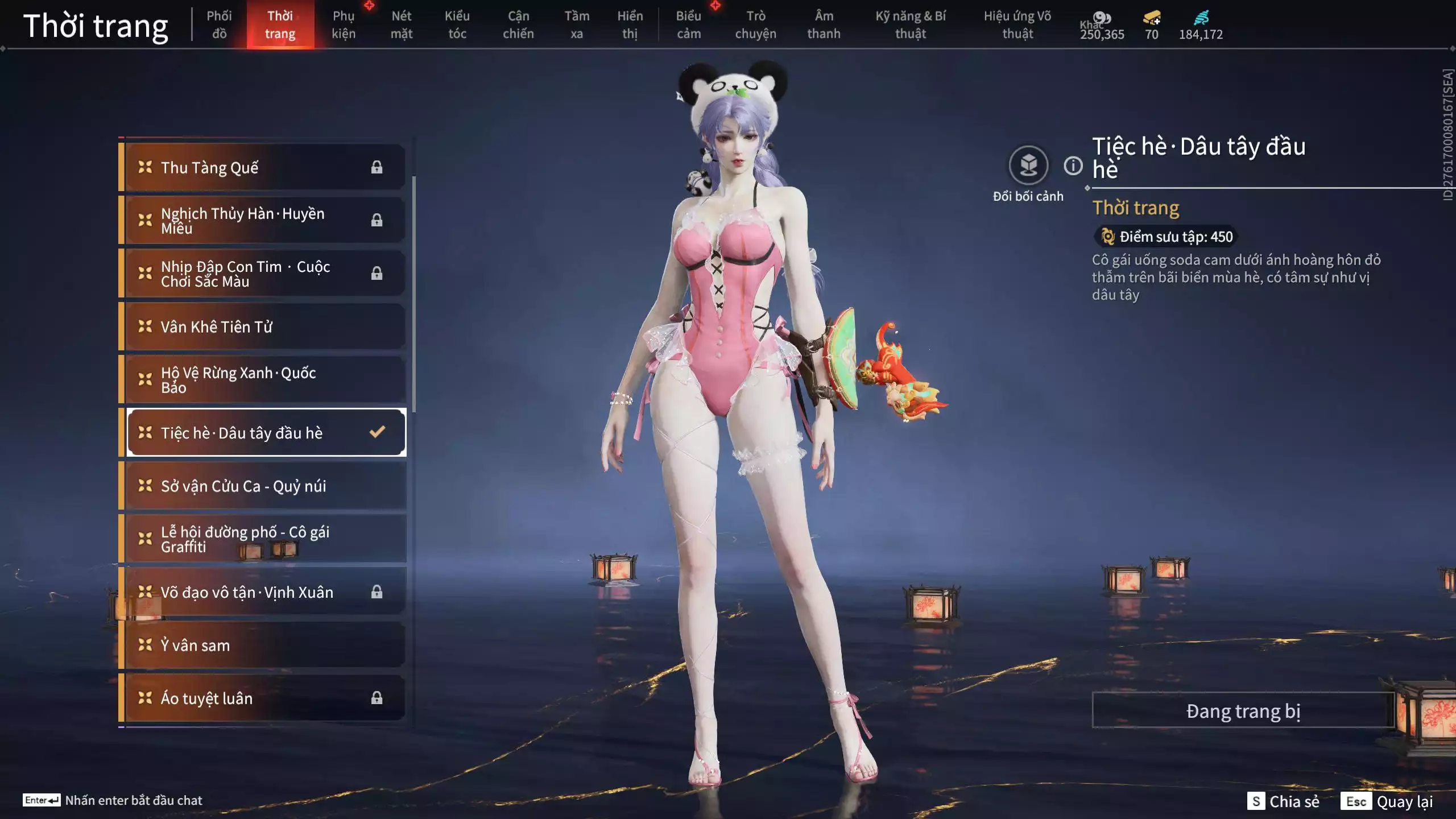Screen dimensions: 1456x819
Task: Go to the Kiểu tóc tab
Action: [457, 24]
